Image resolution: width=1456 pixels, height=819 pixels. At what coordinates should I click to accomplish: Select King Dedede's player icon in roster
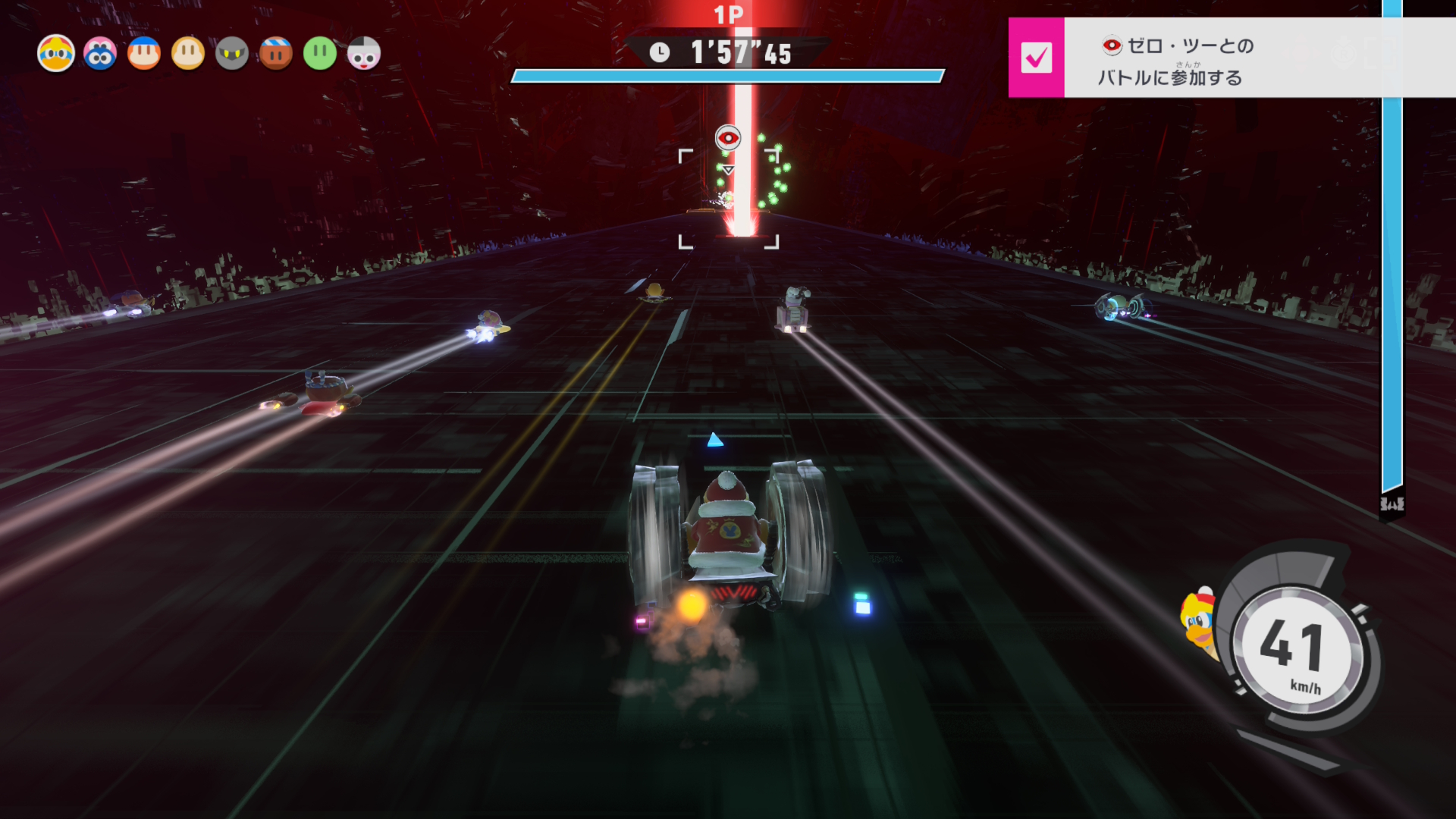point(56,54)
